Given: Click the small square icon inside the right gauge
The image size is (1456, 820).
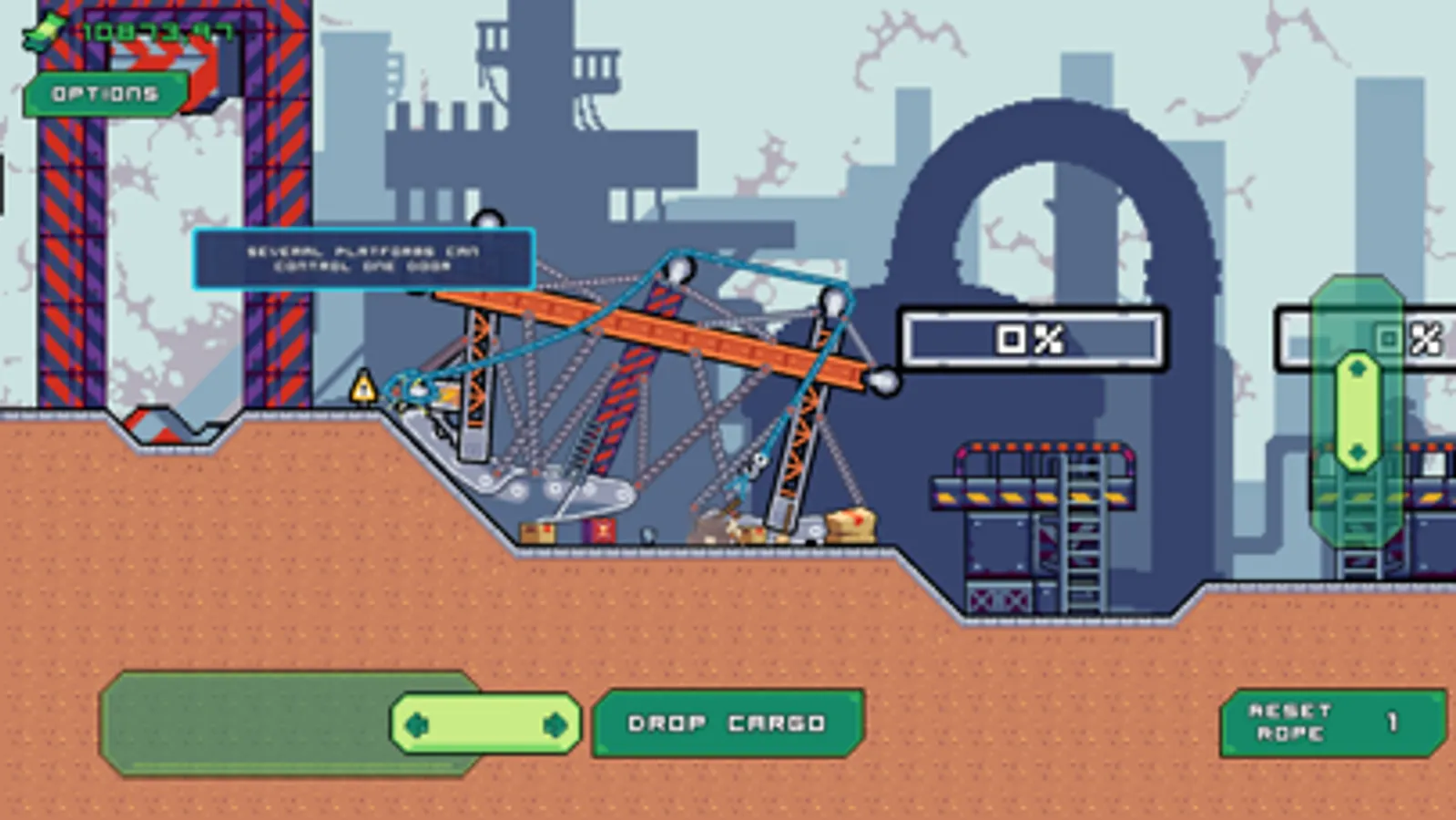Looking at the screenshot, I should coord(1388,337).
